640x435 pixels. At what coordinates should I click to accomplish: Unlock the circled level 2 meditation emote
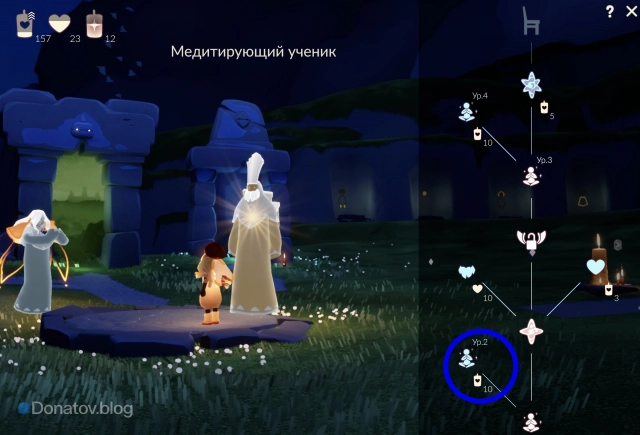click(x=466, y=359)
